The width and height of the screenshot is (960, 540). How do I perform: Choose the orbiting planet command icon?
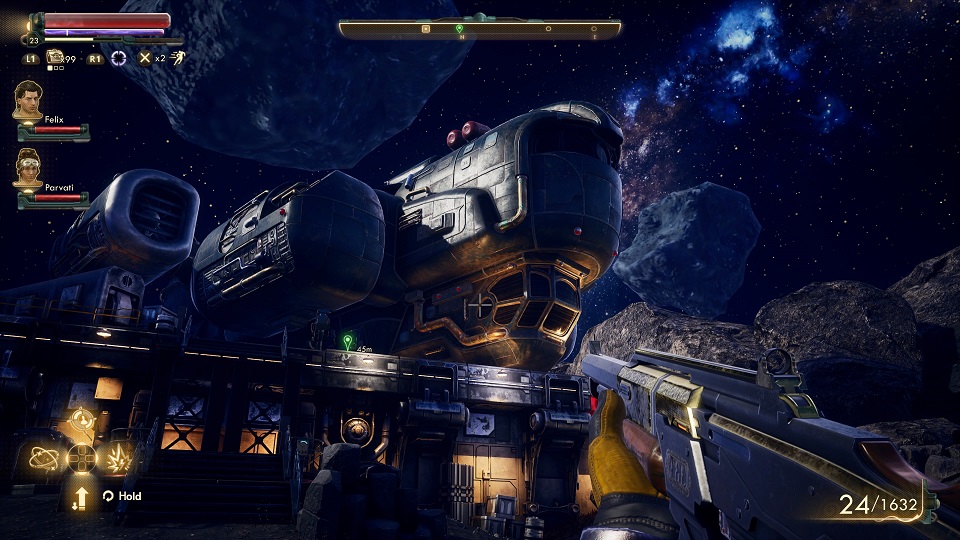point(44,459)
